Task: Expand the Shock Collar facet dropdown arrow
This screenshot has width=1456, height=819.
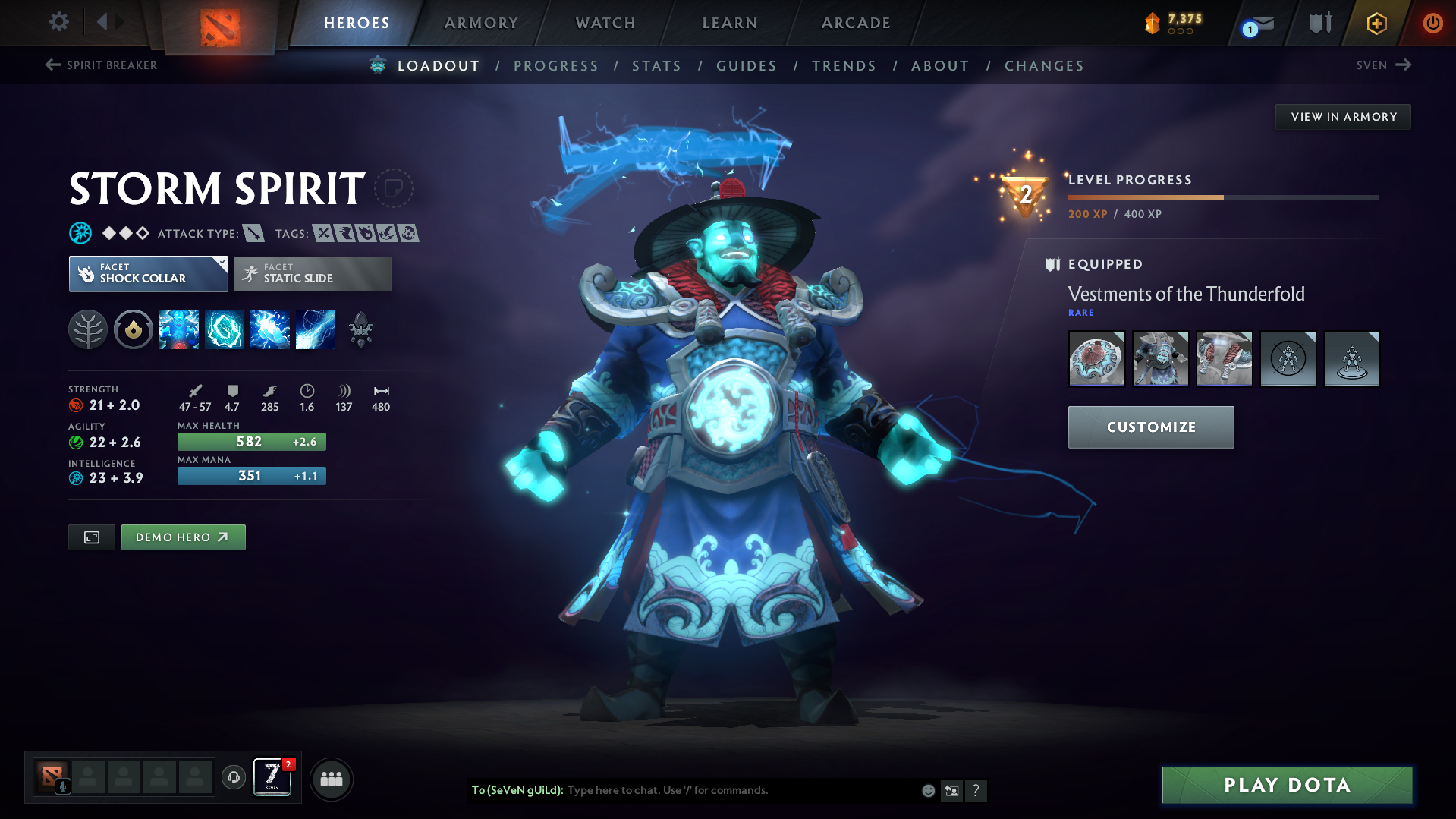Action: tap(221, 263)
